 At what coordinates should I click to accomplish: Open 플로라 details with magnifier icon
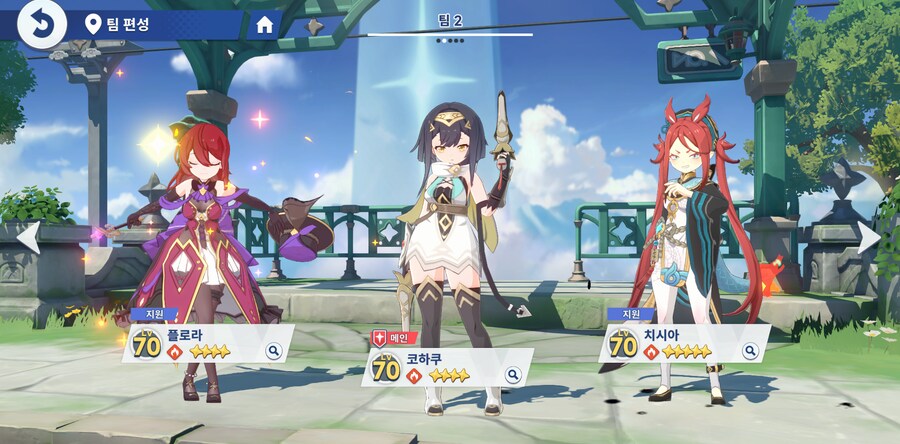coord(274,351)
